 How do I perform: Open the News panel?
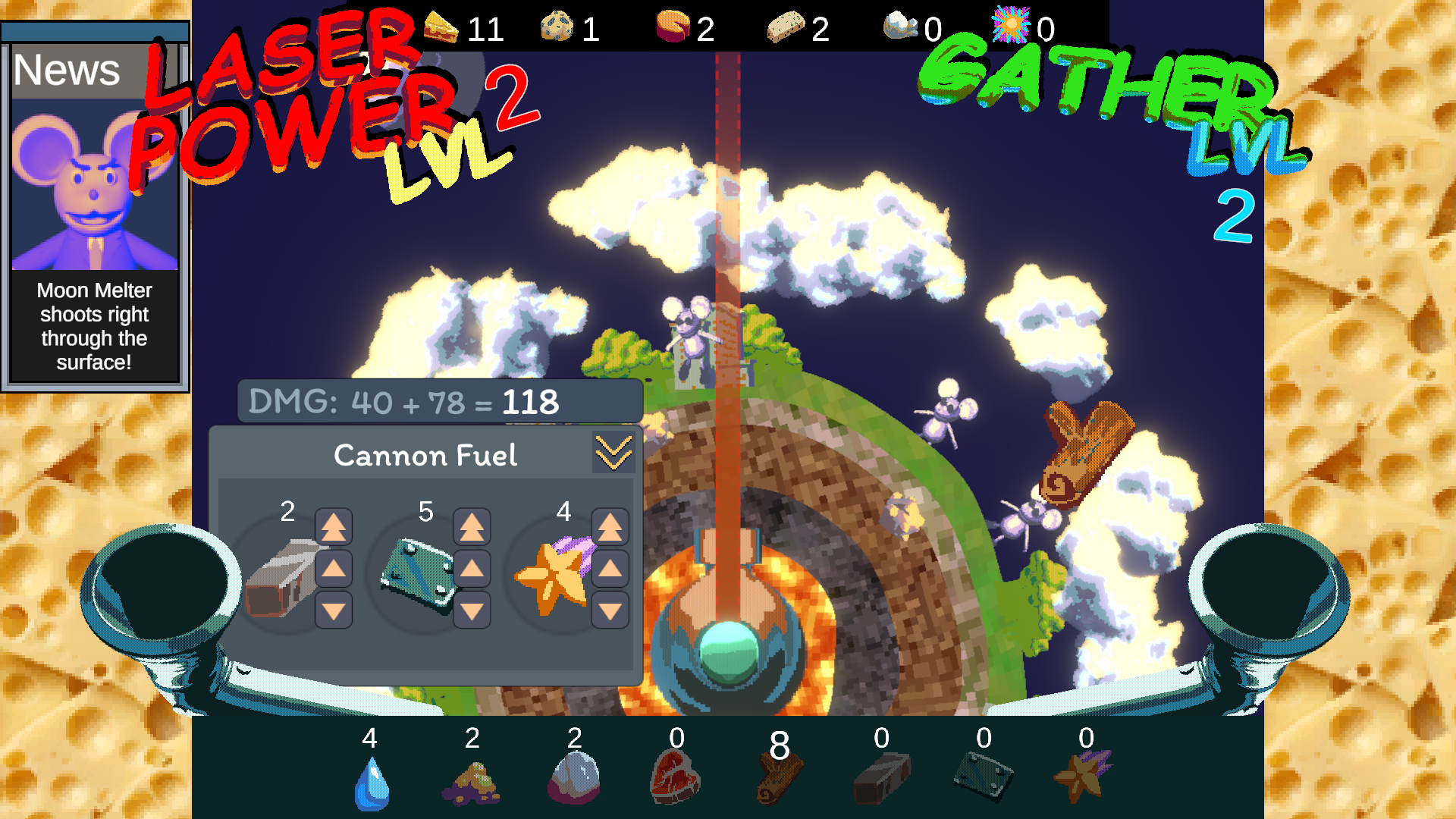tap(66, 71)
